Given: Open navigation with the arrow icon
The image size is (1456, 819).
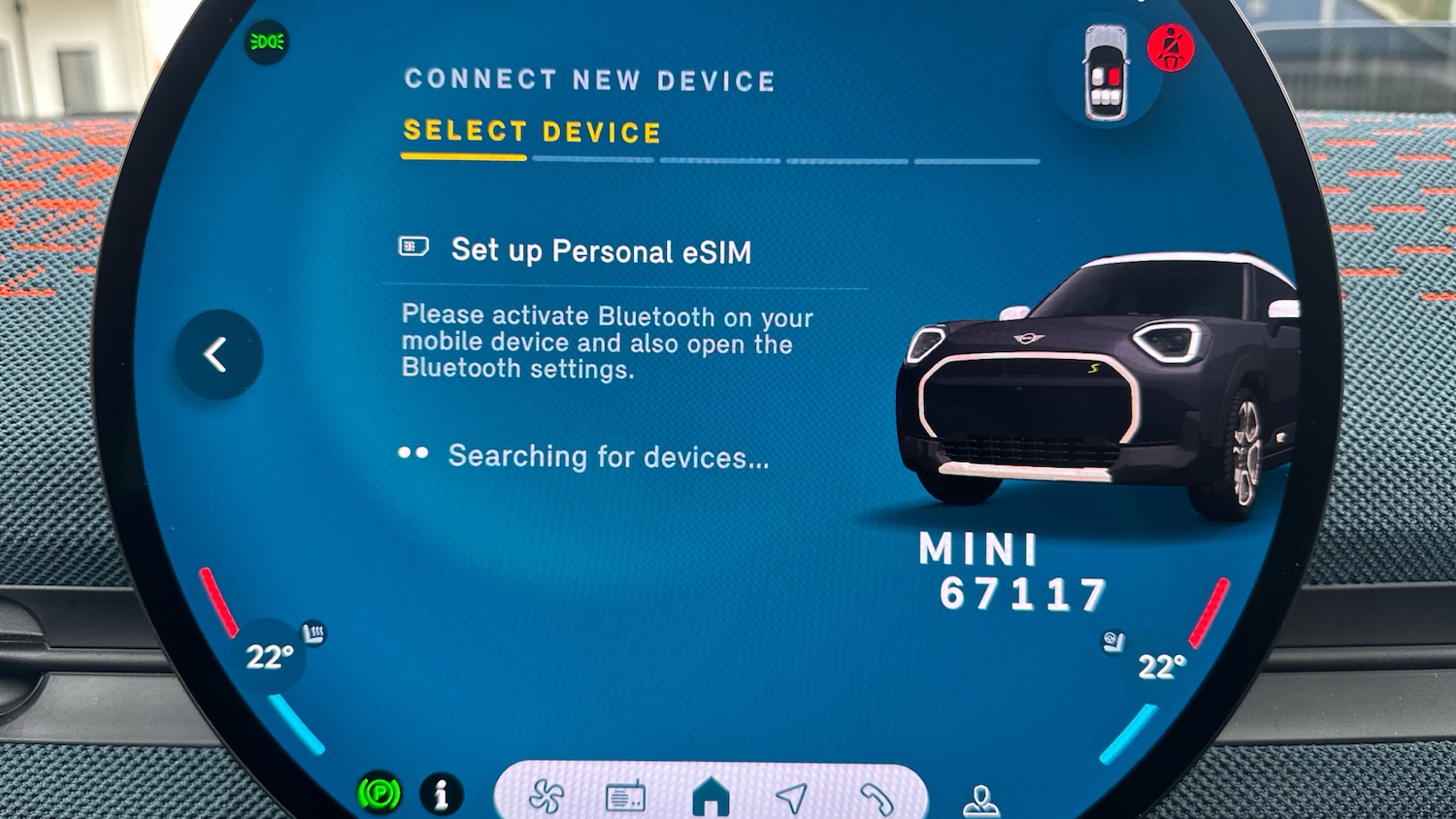Looking at the screenshot, I should 792,798.
